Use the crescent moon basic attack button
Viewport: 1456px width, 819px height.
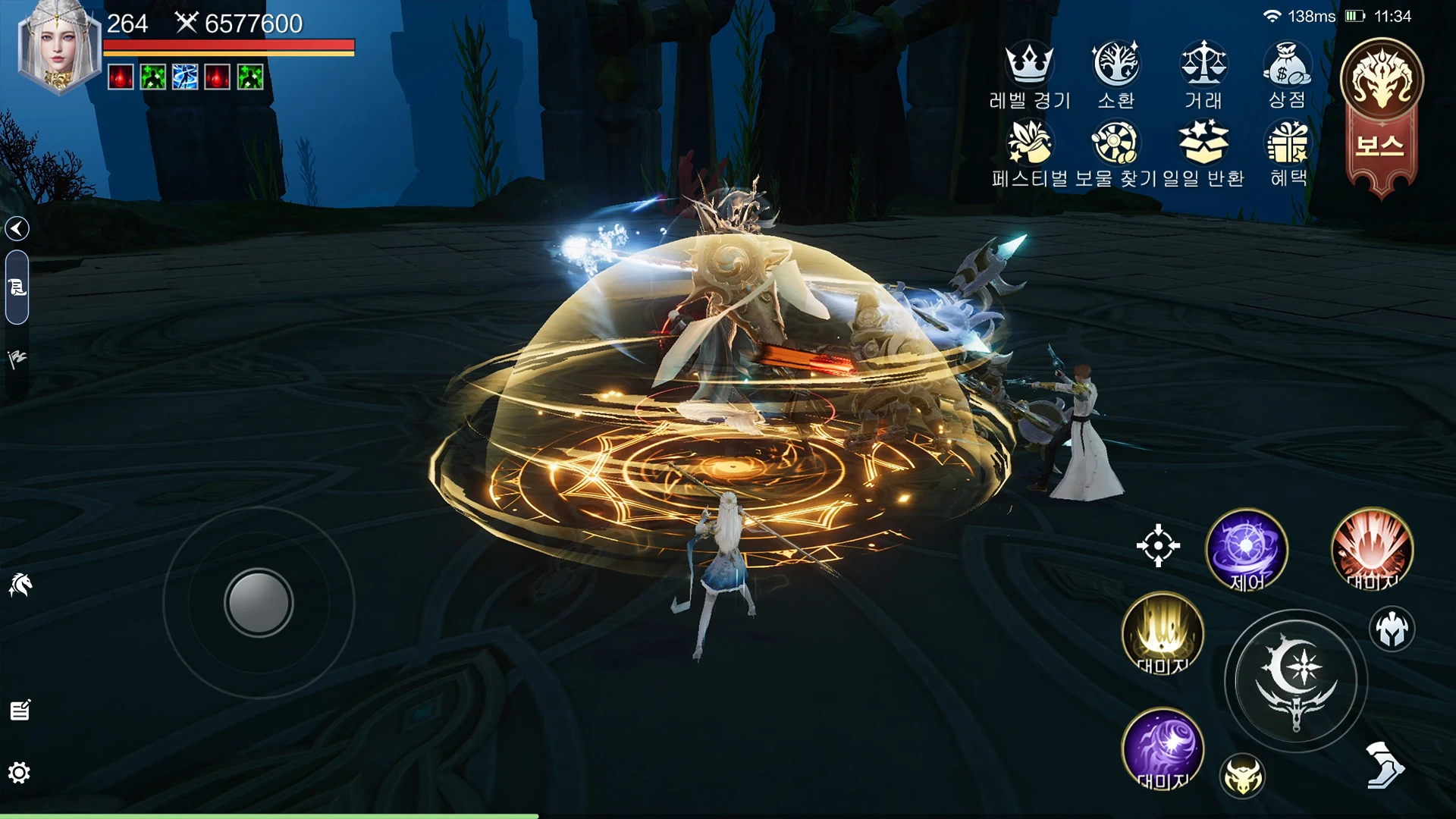tap(1296, 680)
